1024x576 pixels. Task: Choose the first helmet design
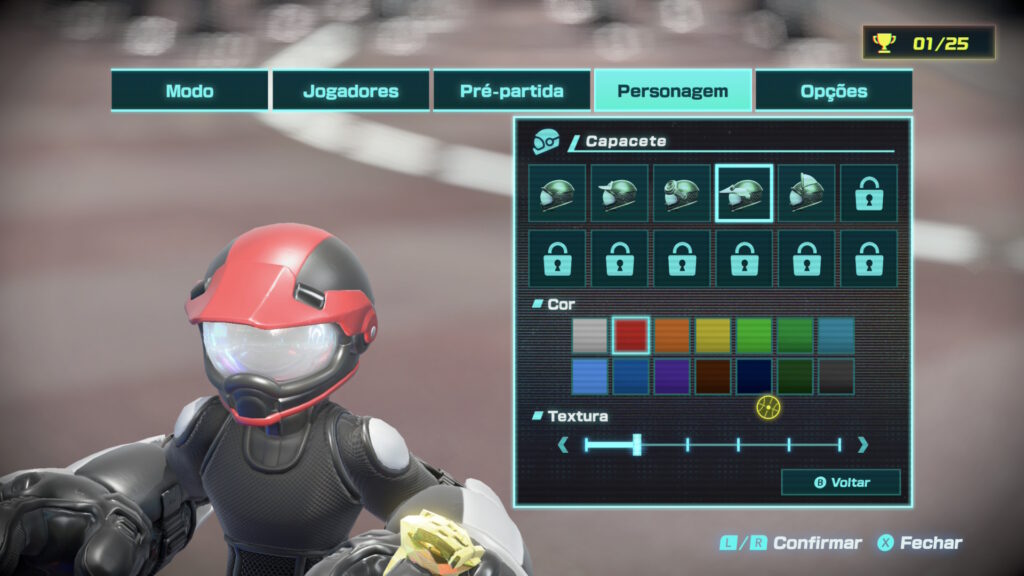click(557, 193)
